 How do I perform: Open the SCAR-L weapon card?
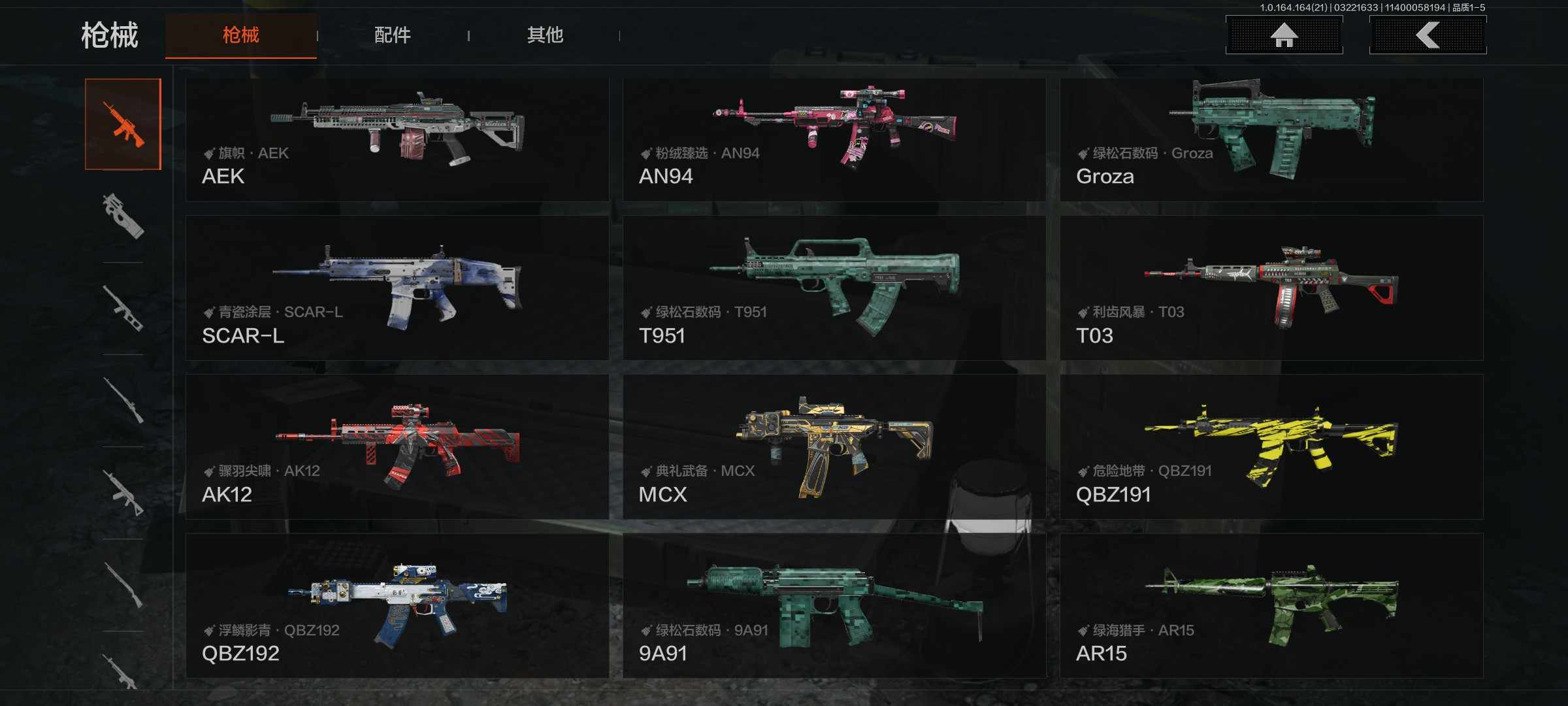click(x=397, y=288)
